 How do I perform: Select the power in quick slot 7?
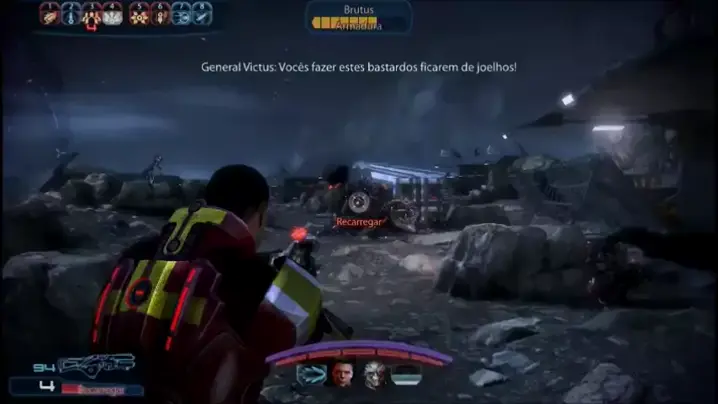click(181, 13)
